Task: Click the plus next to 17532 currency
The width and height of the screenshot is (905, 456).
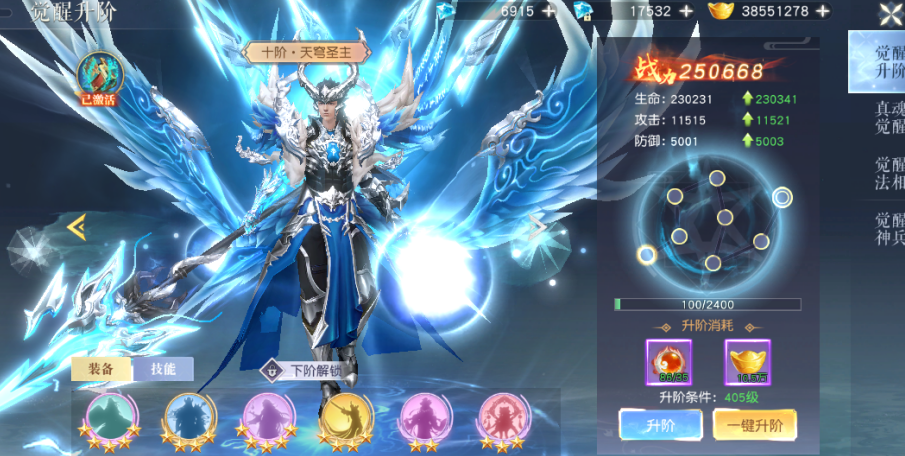Action: pyautogui.click(x=685, y=11)
